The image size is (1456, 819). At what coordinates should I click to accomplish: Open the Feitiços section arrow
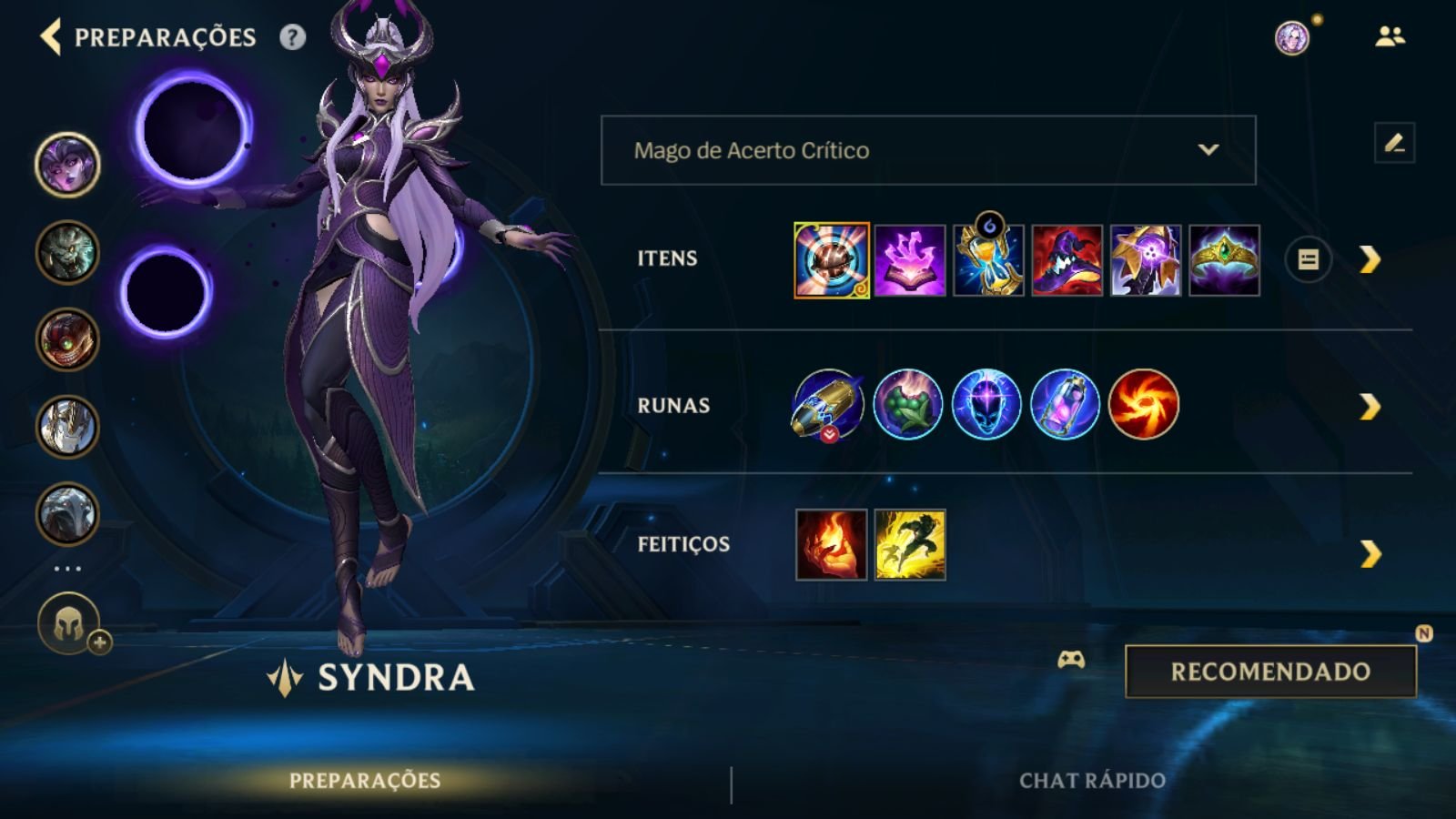coord(1370,553)
